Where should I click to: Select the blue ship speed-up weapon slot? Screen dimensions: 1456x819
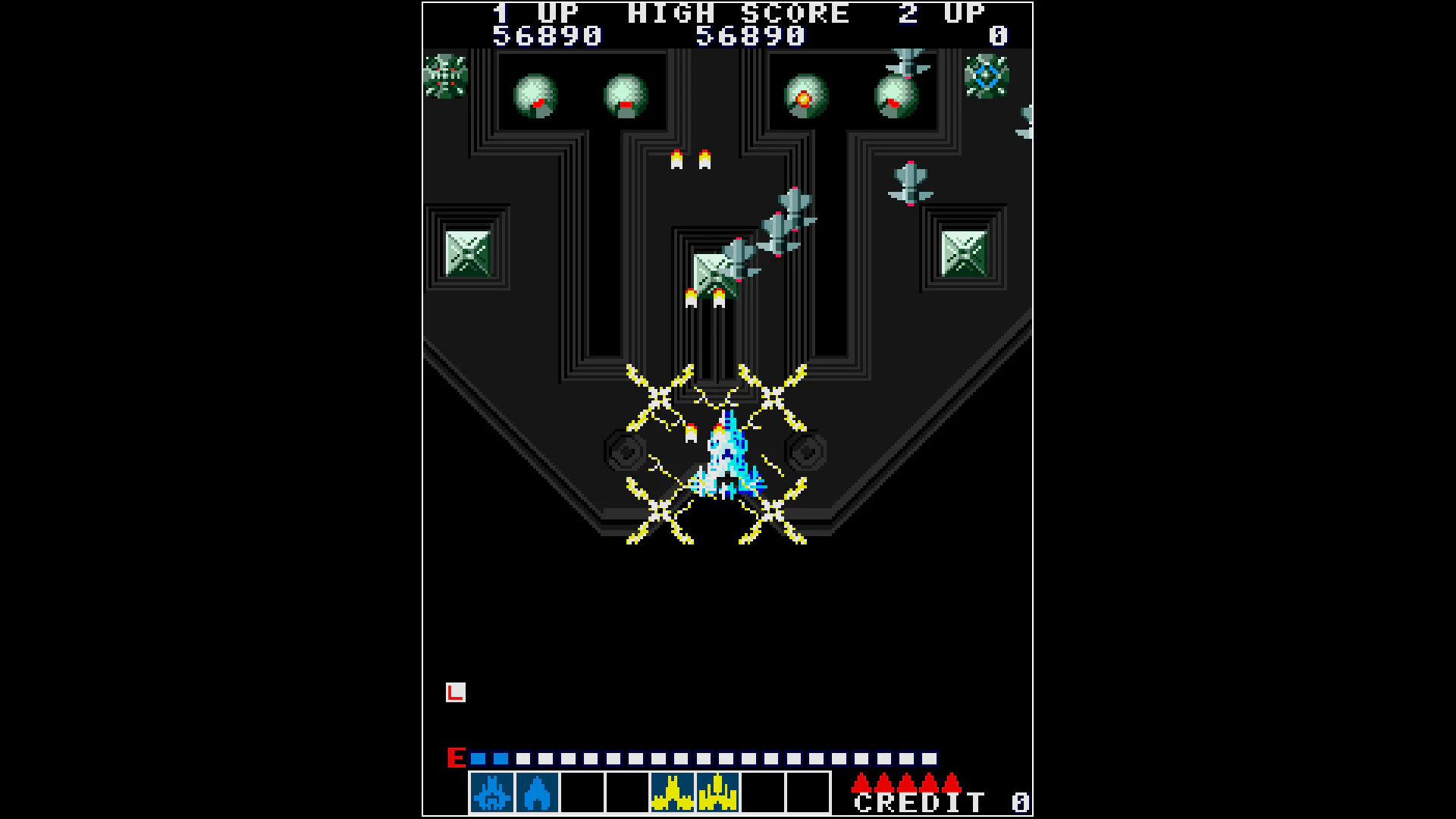492,794
